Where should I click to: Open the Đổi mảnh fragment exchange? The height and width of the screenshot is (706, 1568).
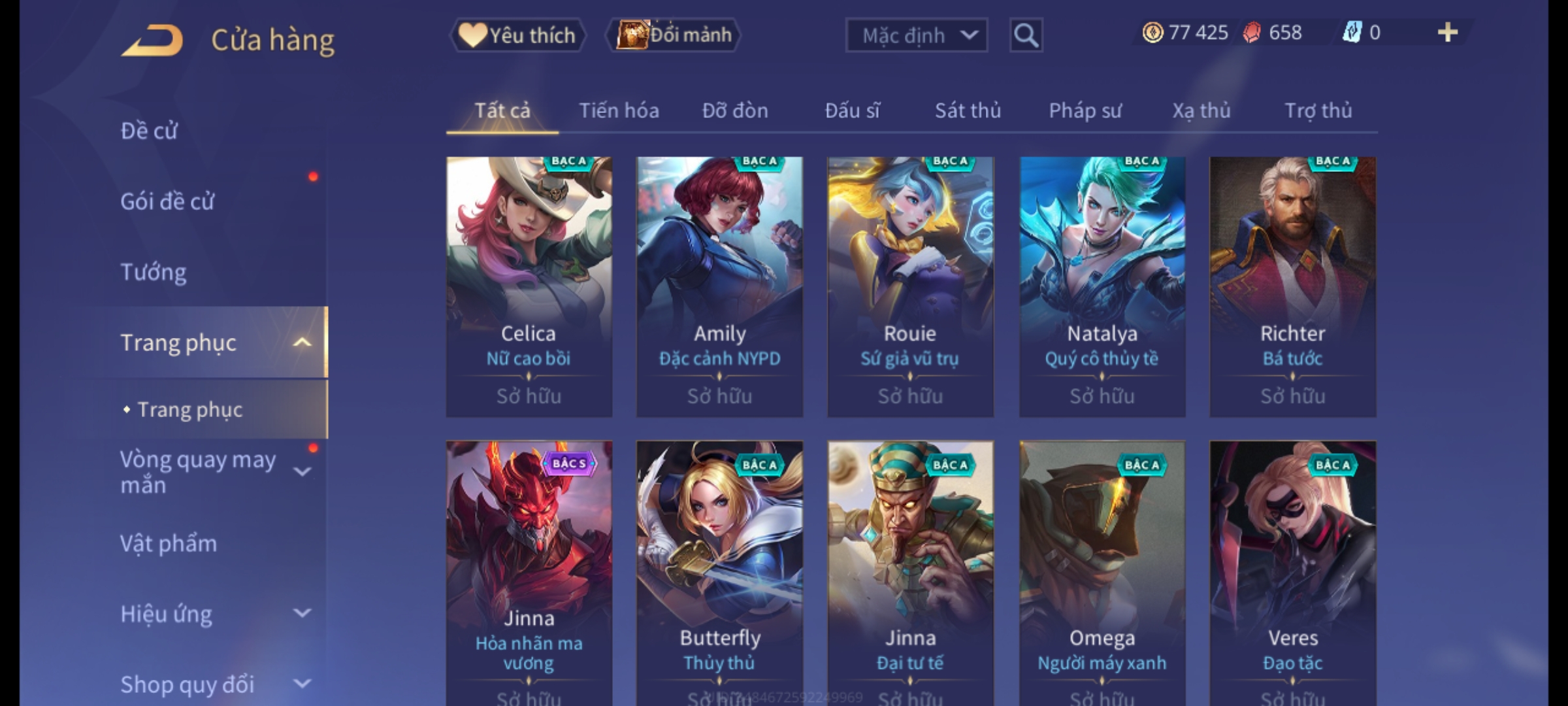coord(674,35)
